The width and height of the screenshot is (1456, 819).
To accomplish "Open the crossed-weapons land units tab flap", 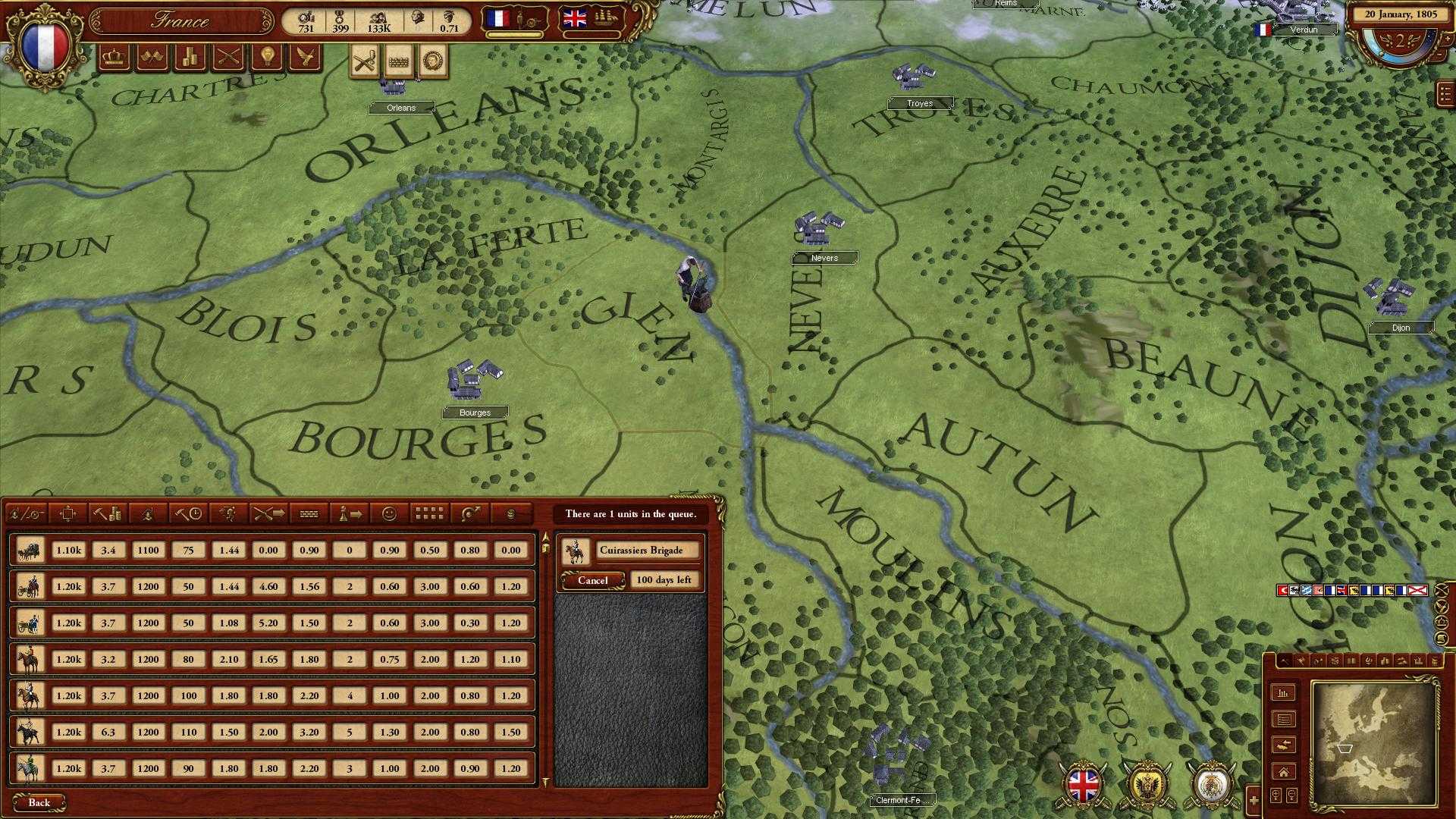I will click(364, 60).
